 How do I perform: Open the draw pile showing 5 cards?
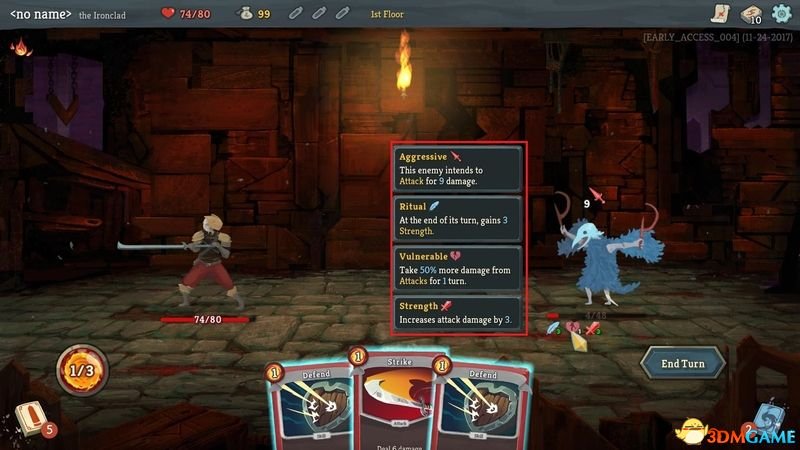tap(30, 422)
